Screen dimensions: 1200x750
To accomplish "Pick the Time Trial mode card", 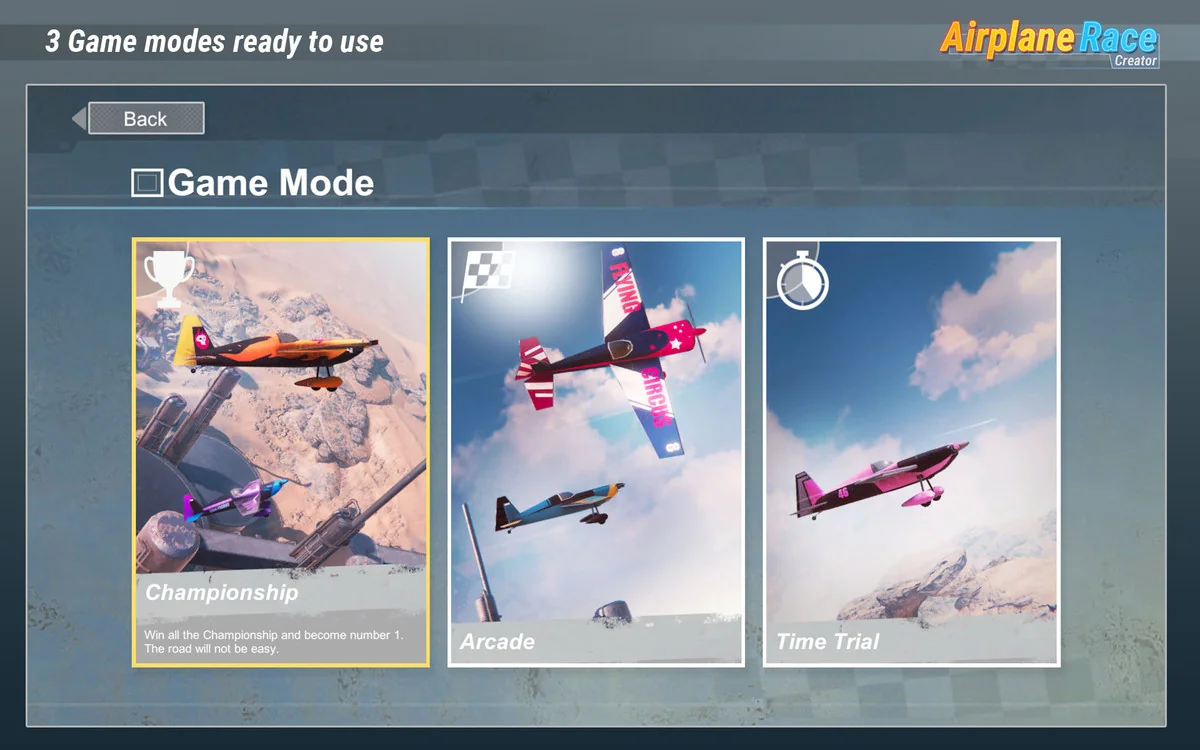I will coord(911,452).
